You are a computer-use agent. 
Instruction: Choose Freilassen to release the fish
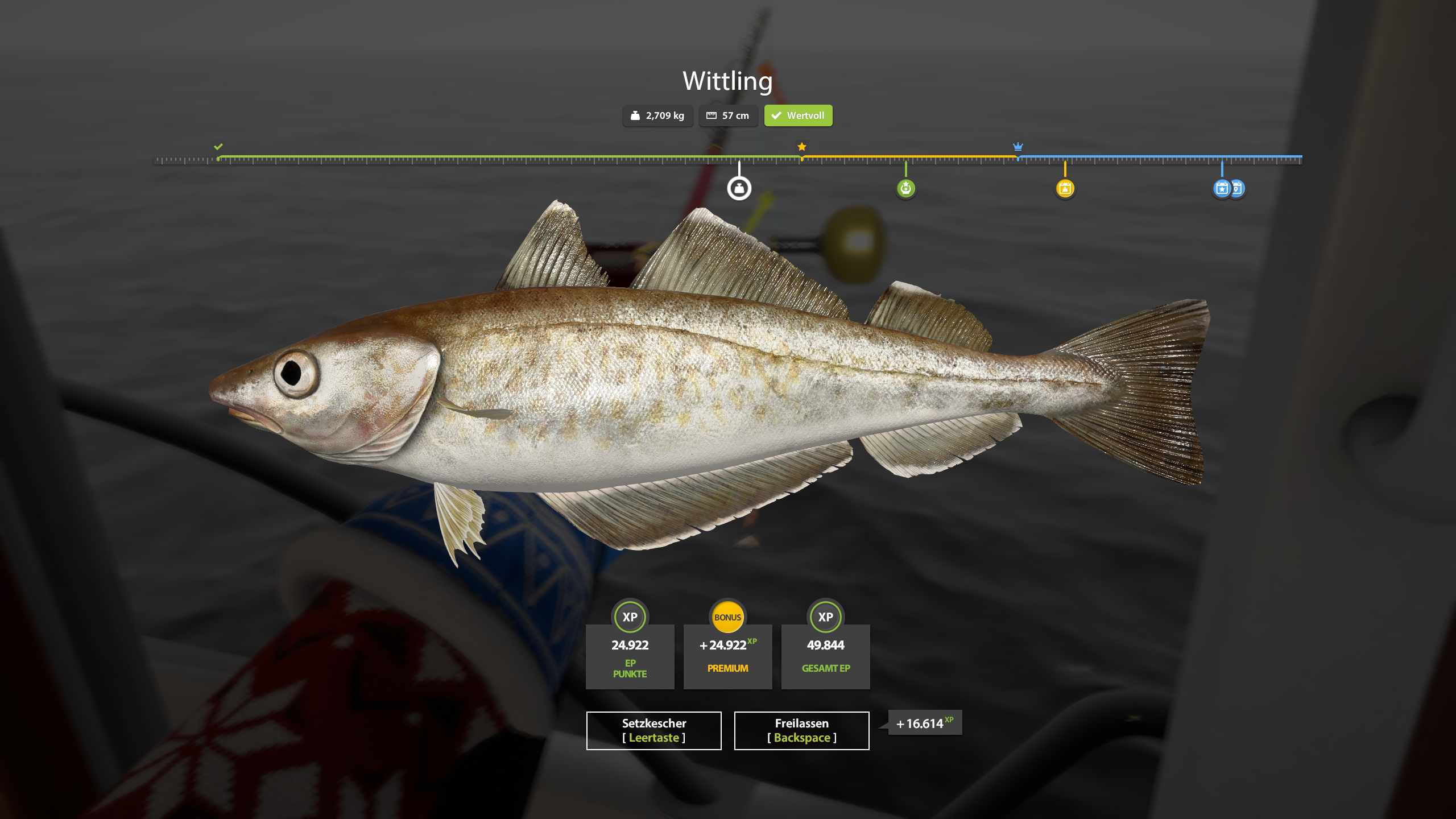click(x=801, y=730)
